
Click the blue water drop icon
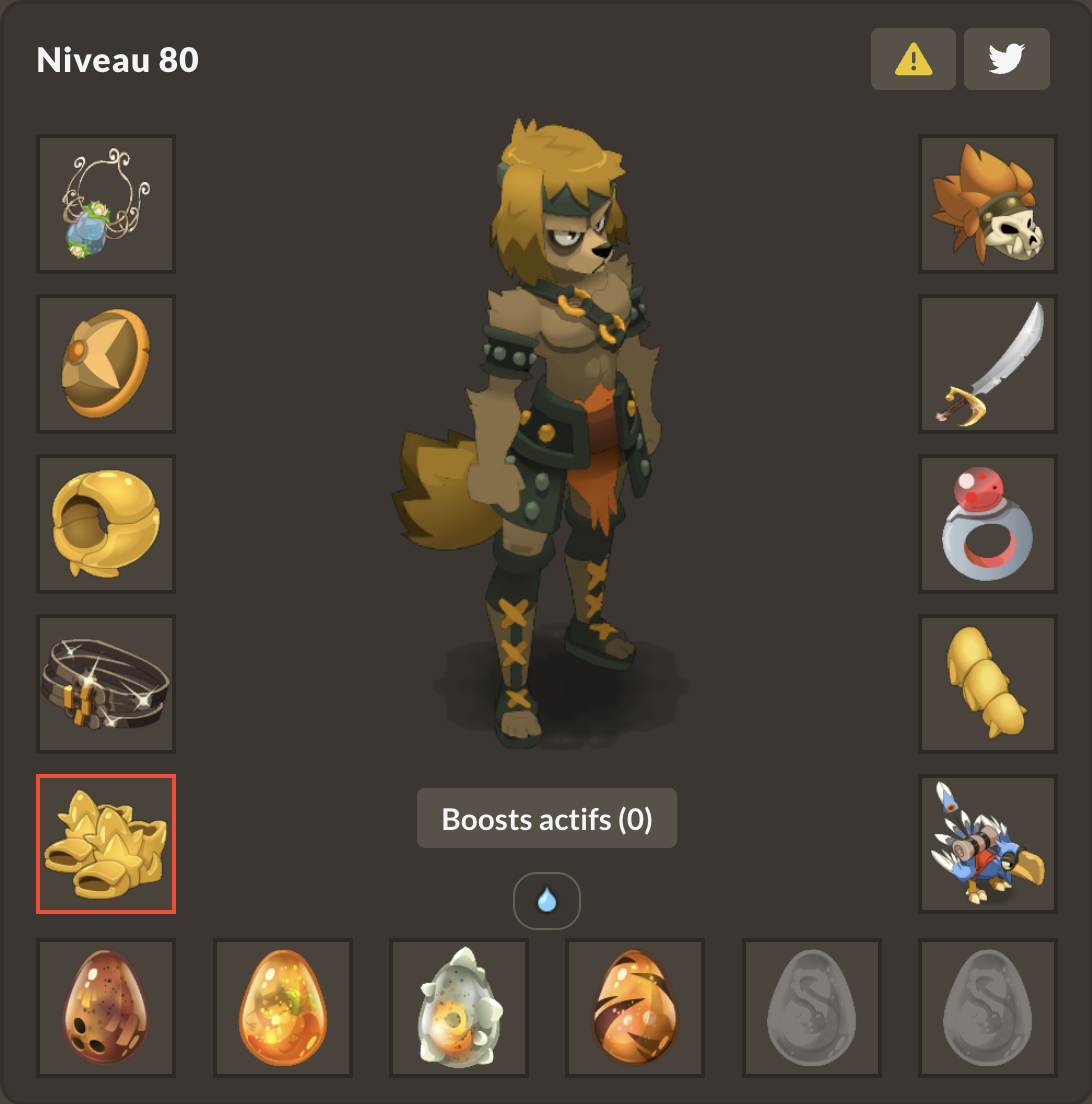(547, 901)
